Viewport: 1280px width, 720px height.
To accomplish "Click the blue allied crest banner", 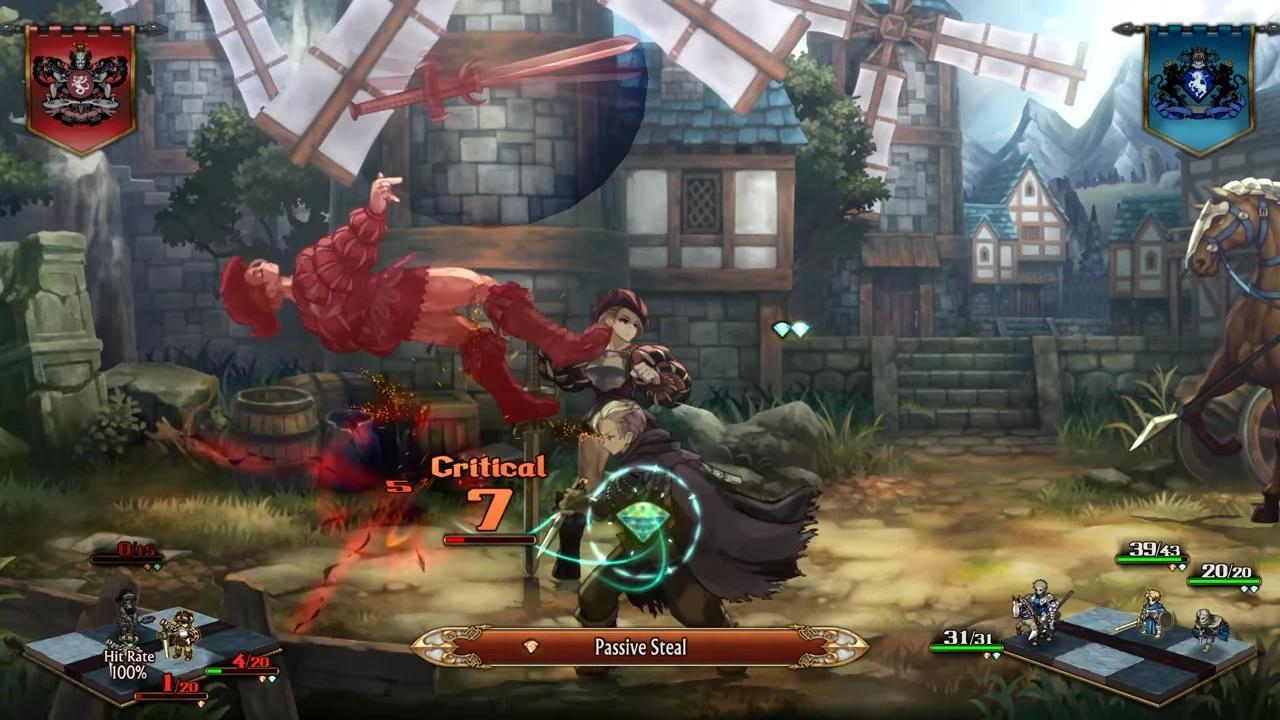I will click(1198, 87).
